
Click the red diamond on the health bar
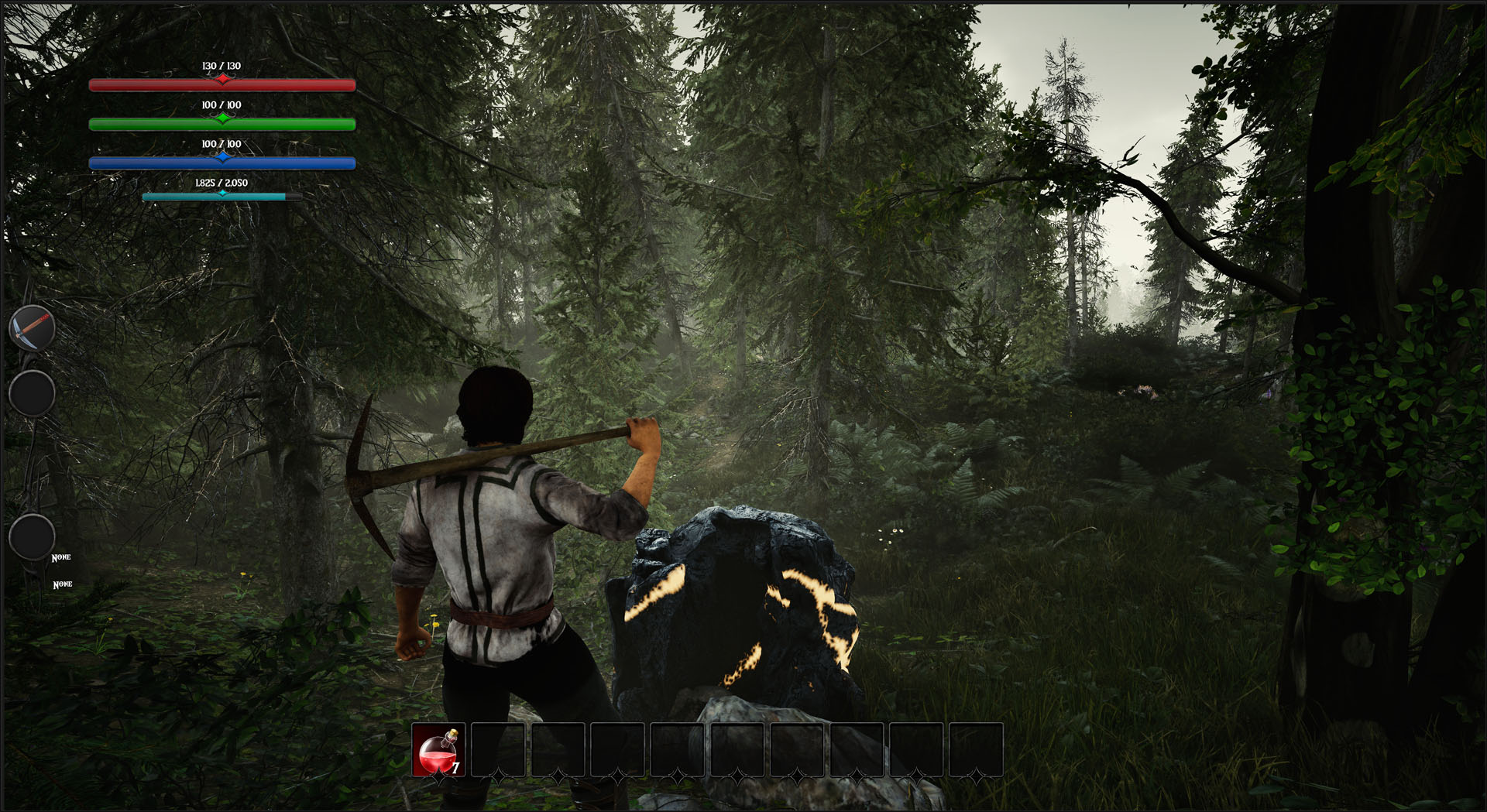pyautogui.click(x=223, y=78)
